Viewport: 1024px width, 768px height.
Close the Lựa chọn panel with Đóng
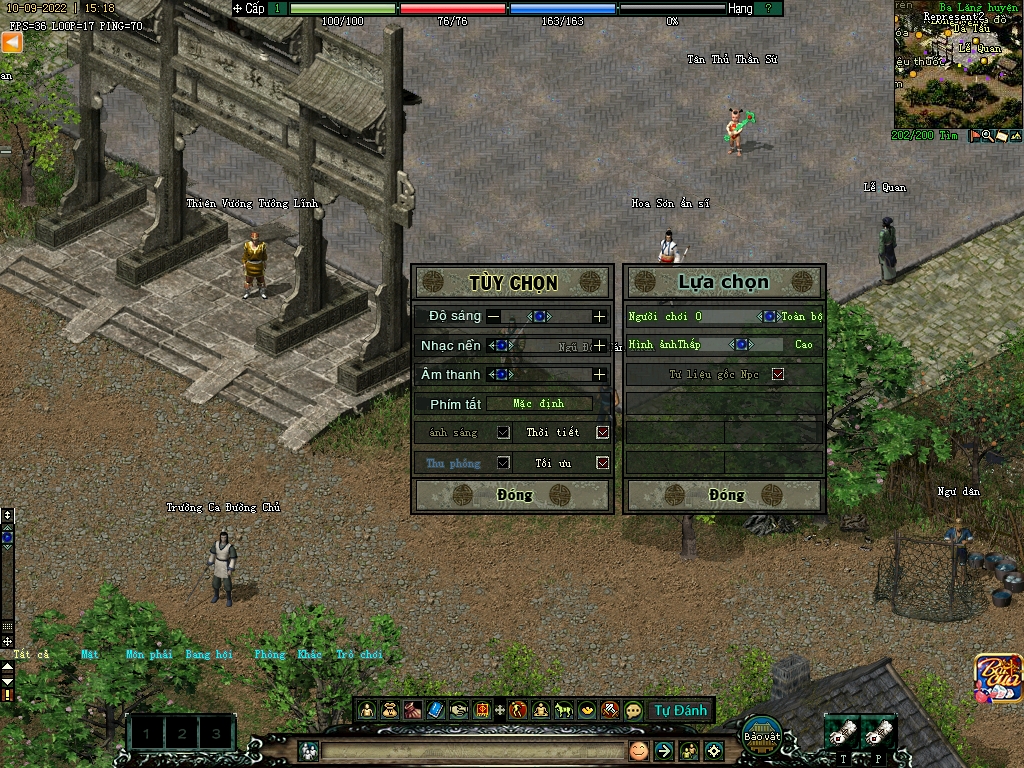coord(726,495)
